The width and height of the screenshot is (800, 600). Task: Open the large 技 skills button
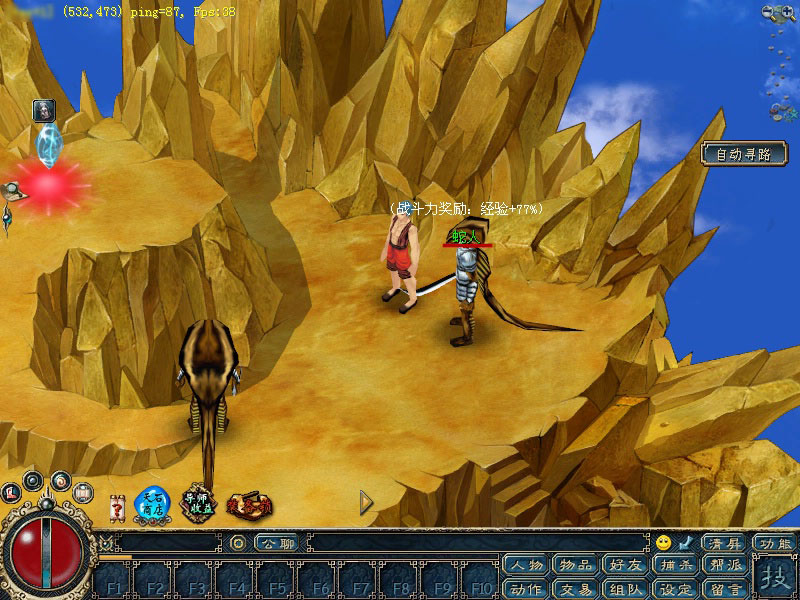tap(773, 577)
